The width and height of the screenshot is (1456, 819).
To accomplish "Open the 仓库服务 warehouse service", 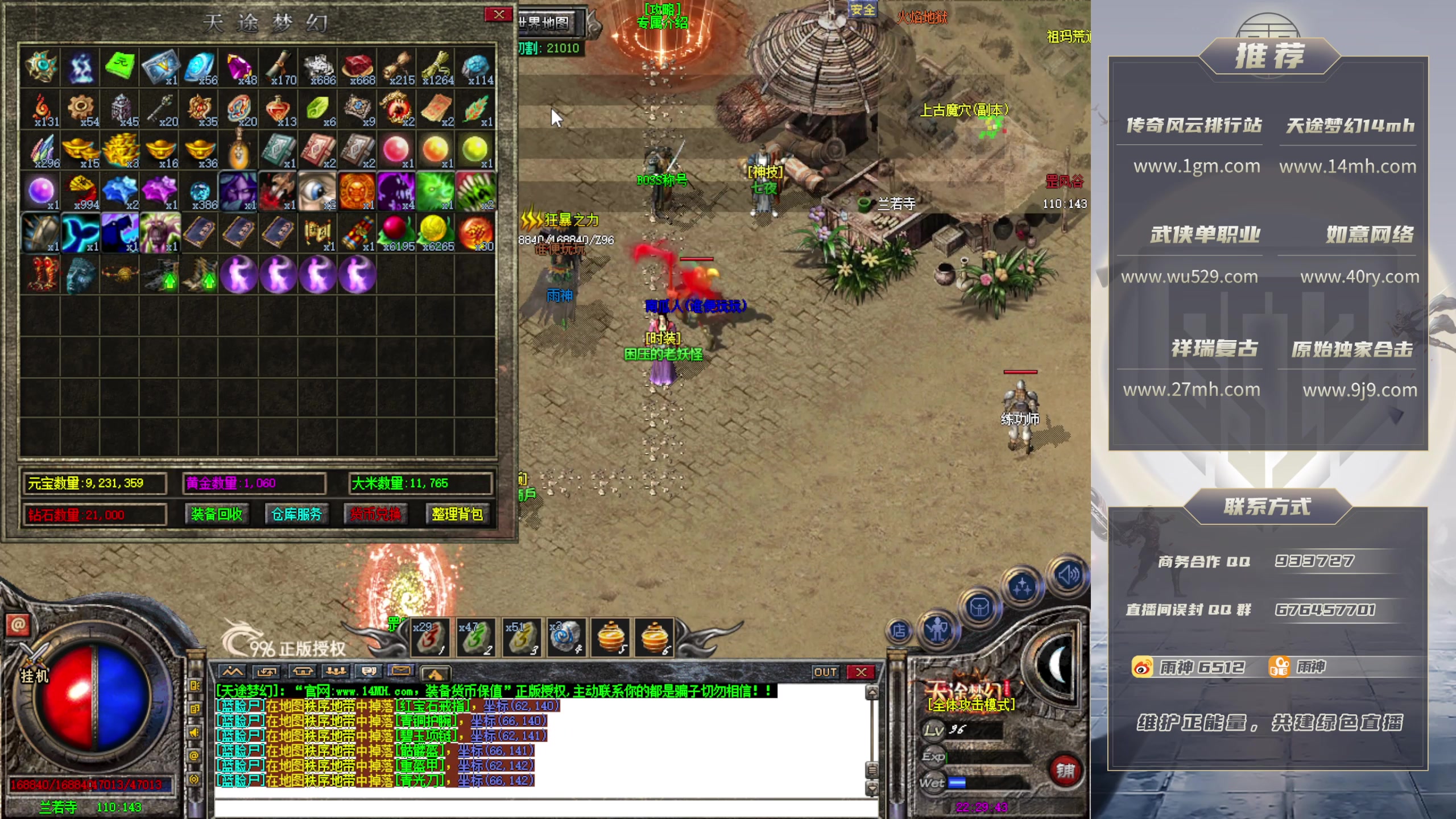I will pyautogui.click(x=296, y=515).
